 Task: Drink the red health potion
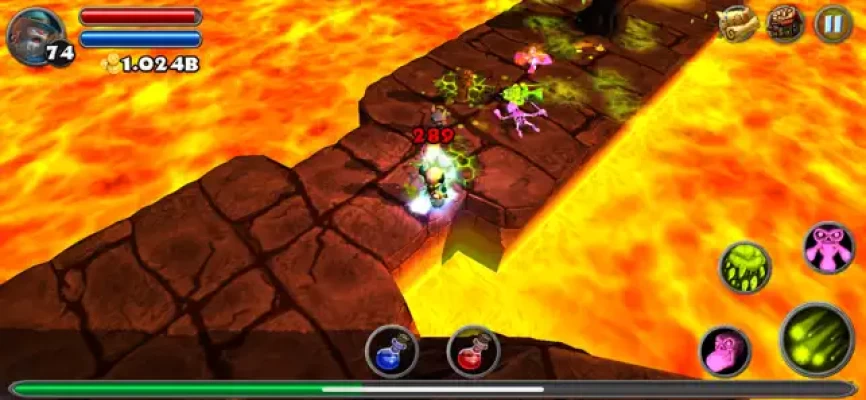tap(473, 351)
